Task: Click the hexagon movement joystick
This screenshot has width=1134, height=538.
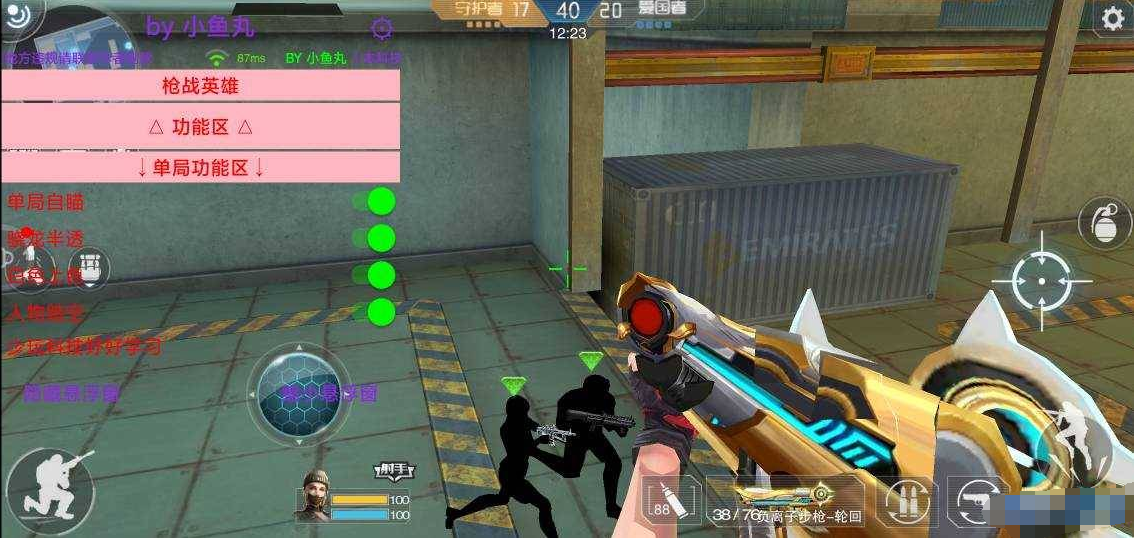Action: pos(299,396)
